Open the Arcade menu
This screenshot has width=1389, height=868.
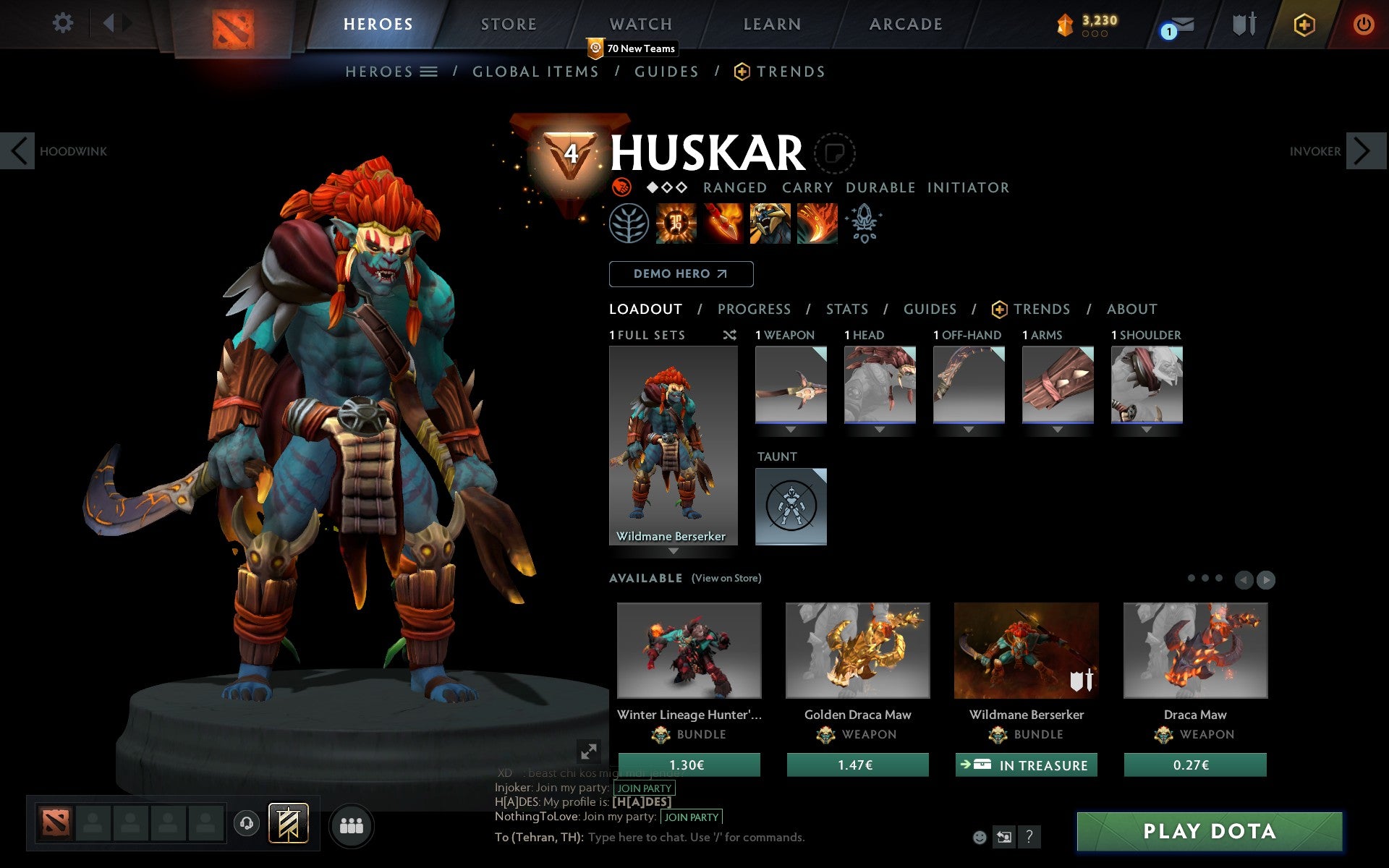tap(906, 23)
